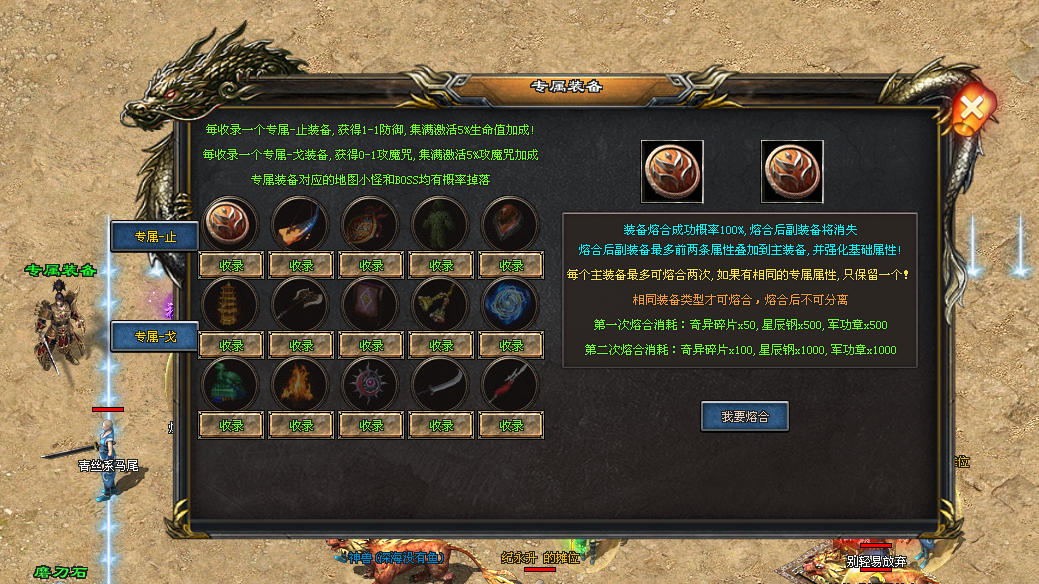Choose the spiked moon wheel icon
Screen dimensions: 1039x584
[x=371, y=383]
